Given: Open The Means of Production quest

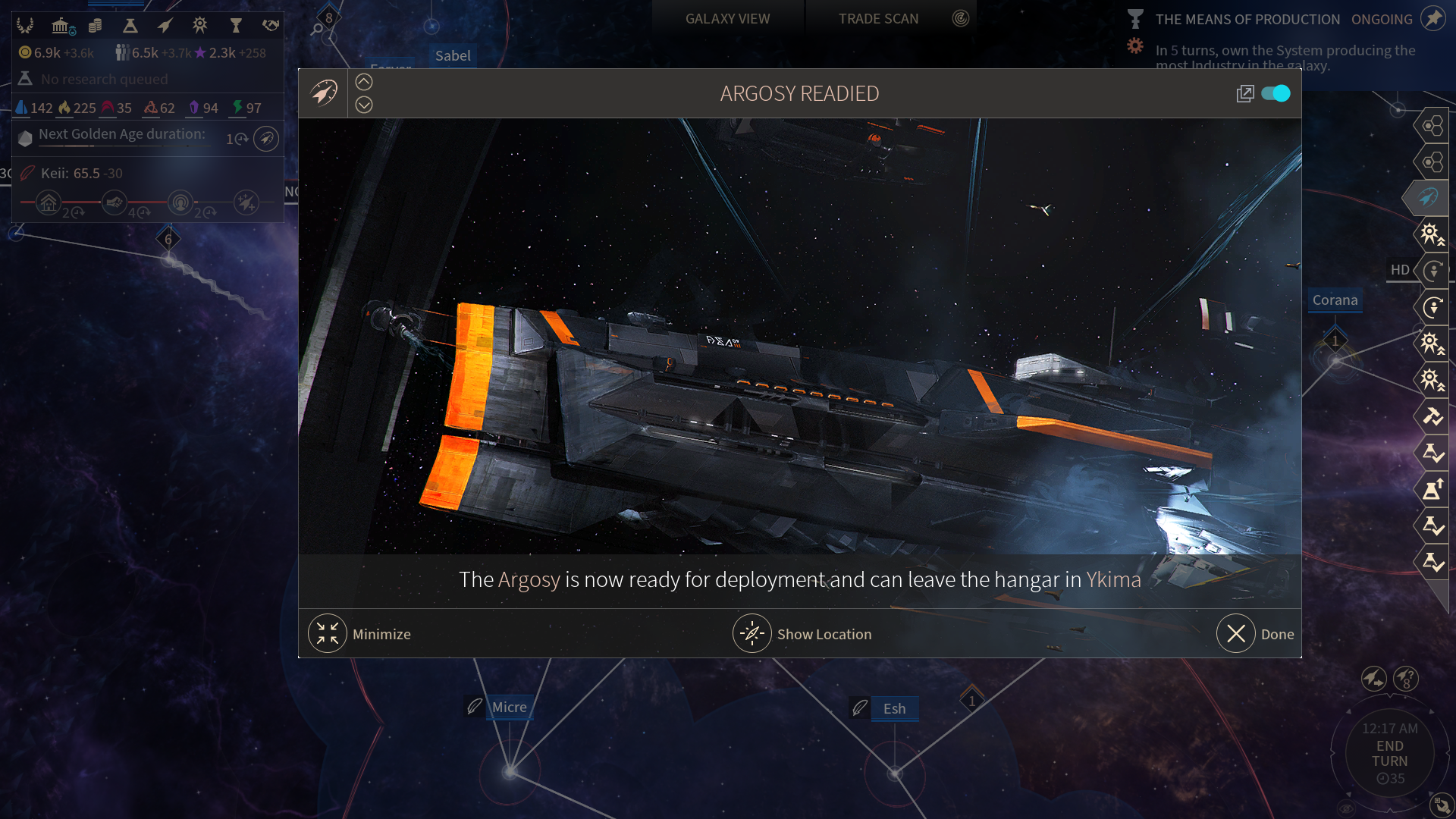Looking at the screenshot, I should (1247, 19).
